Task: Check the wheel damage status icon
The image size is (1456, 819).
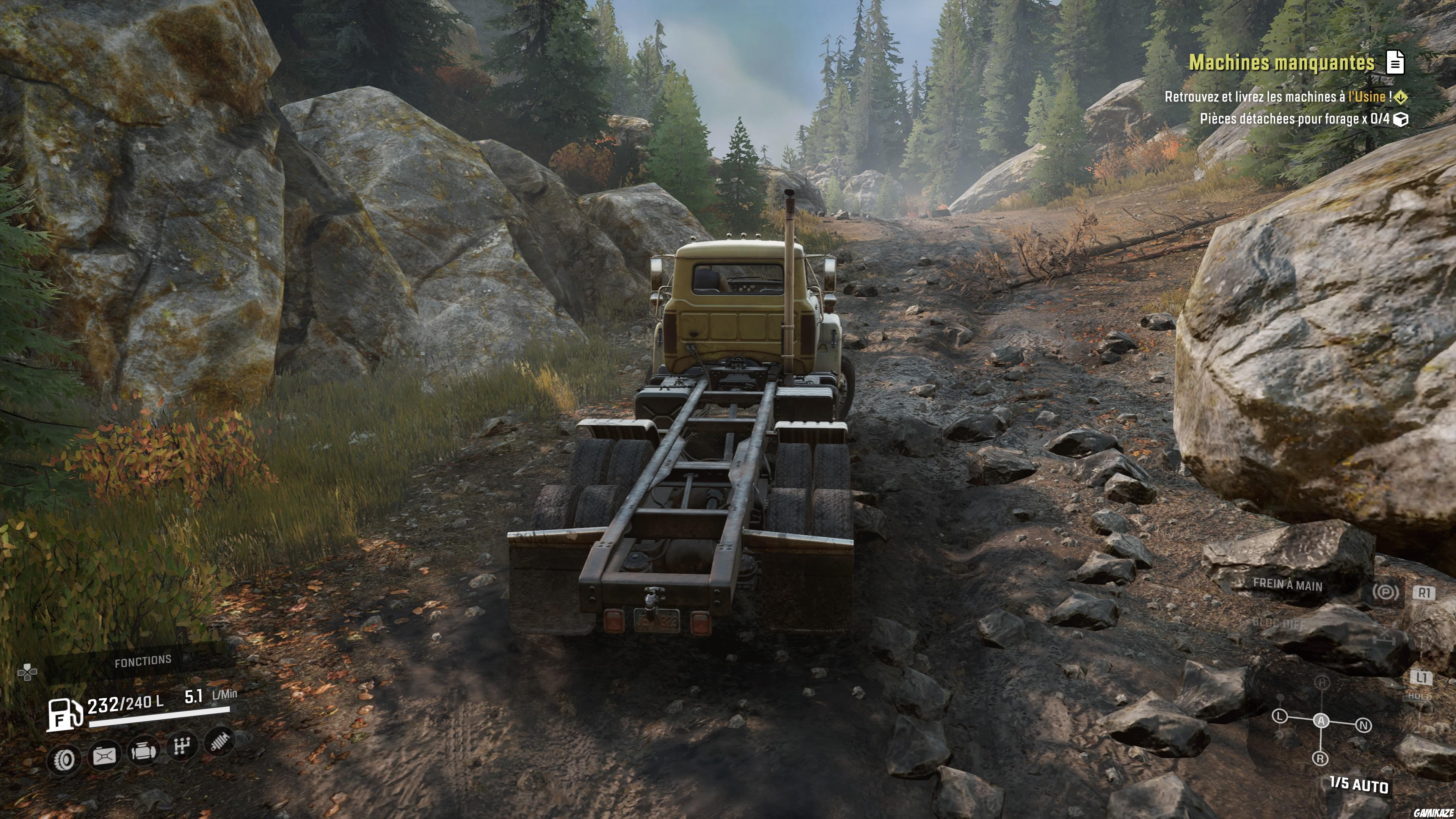Action: (x=64, y=759)
